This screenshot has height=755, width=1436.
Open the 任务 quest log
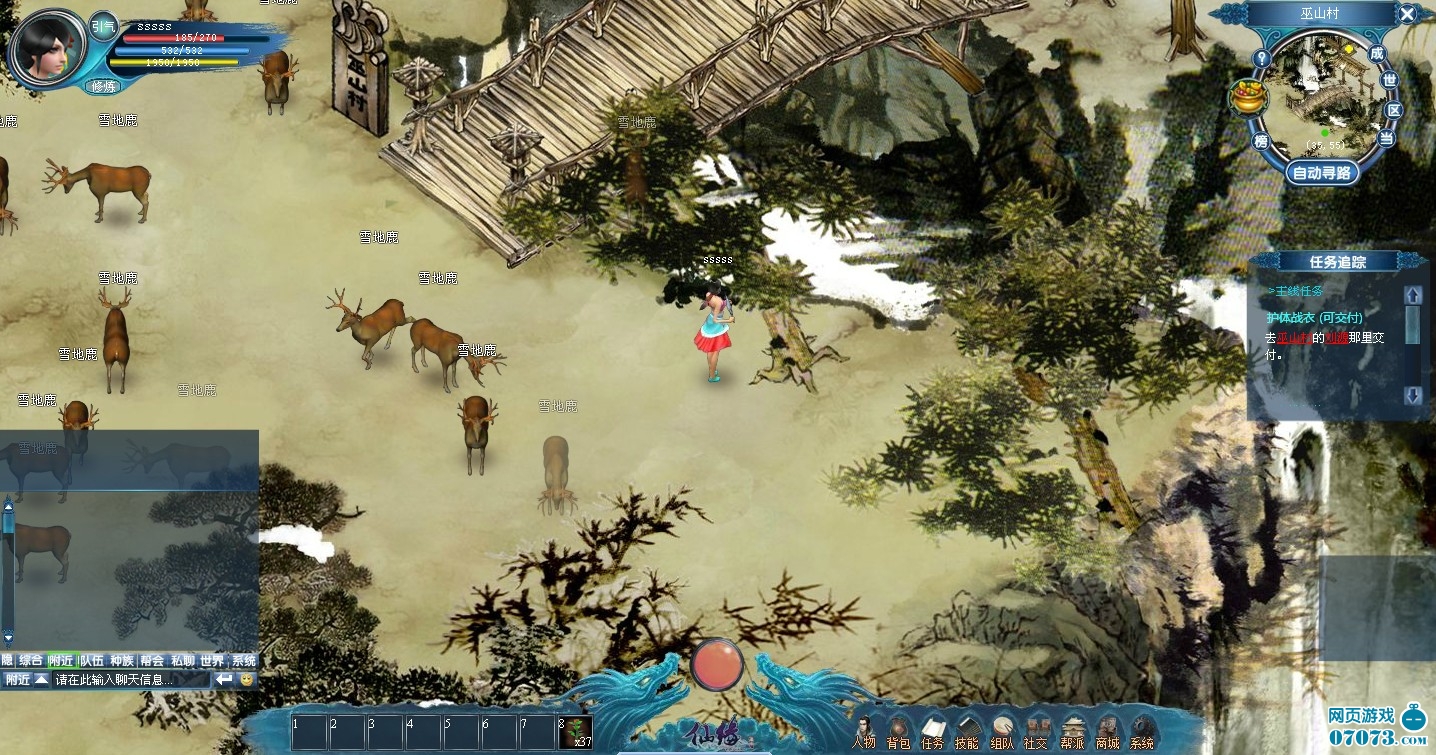pyautogui.click(x=932, y=731)
